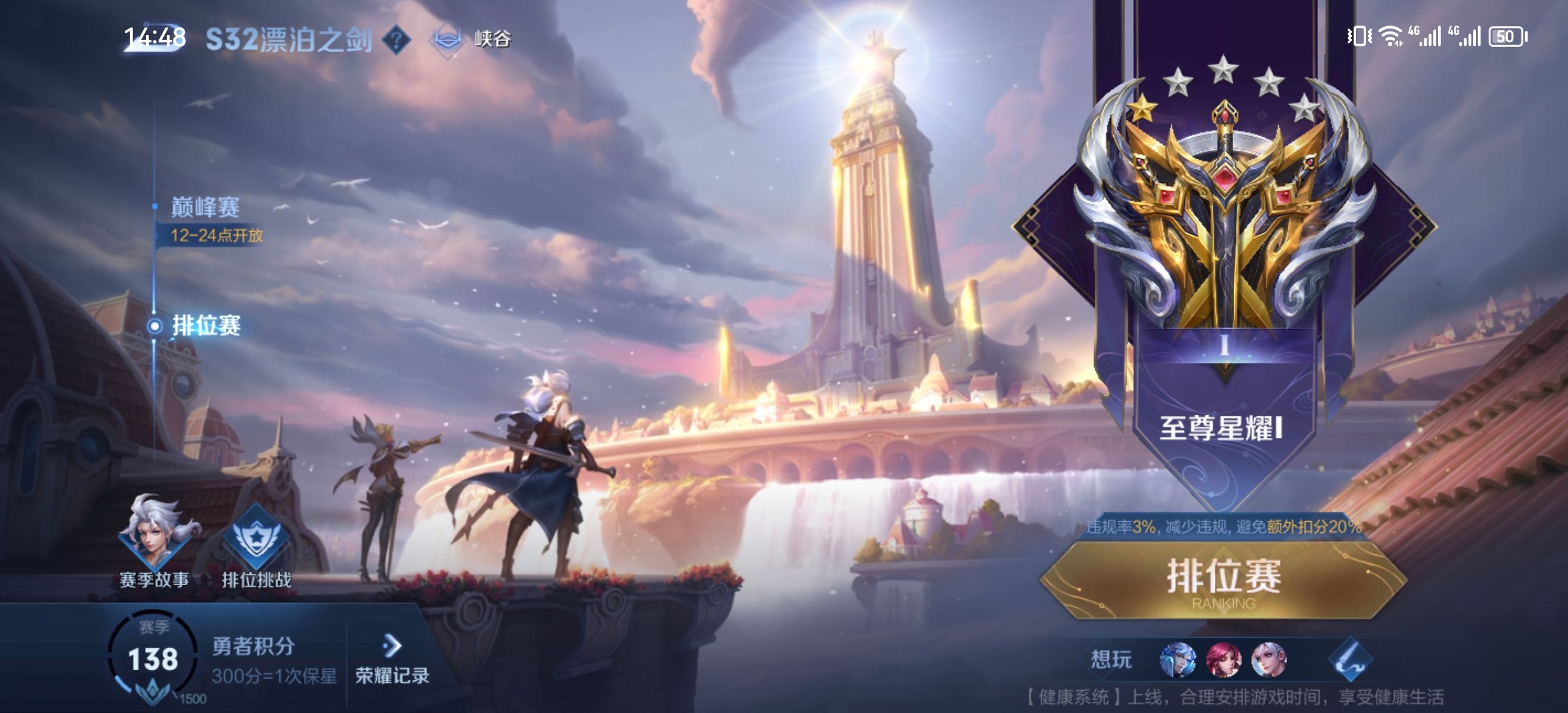Open 荣耀记录 honor records
This screenshot has width=1568, height=713.
click(392, 660)
